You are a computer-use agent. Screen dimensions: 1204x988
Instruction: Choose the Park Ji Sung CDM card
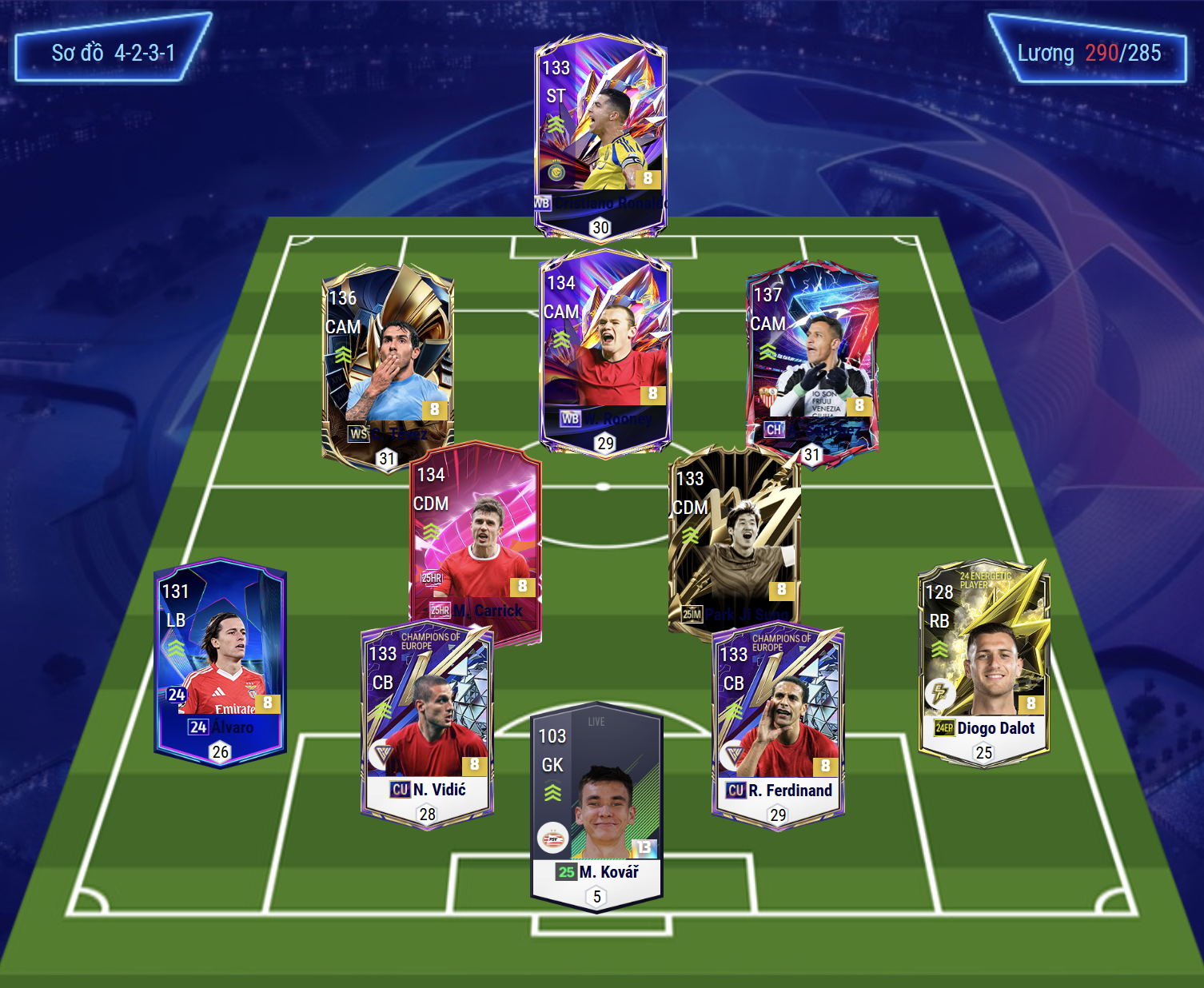(x=734, y=540)
